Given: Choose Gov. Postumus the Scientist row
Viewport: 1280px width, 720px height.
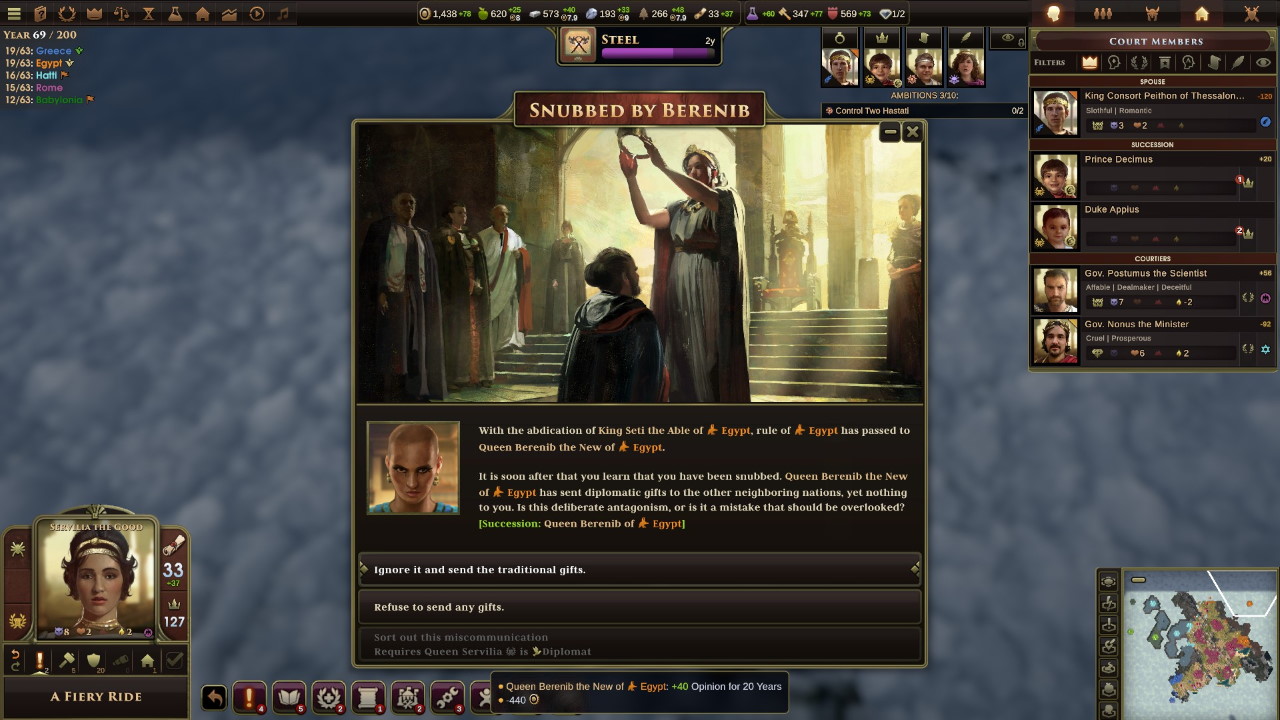Looking at the screenshot, I should click(1153, 289).
